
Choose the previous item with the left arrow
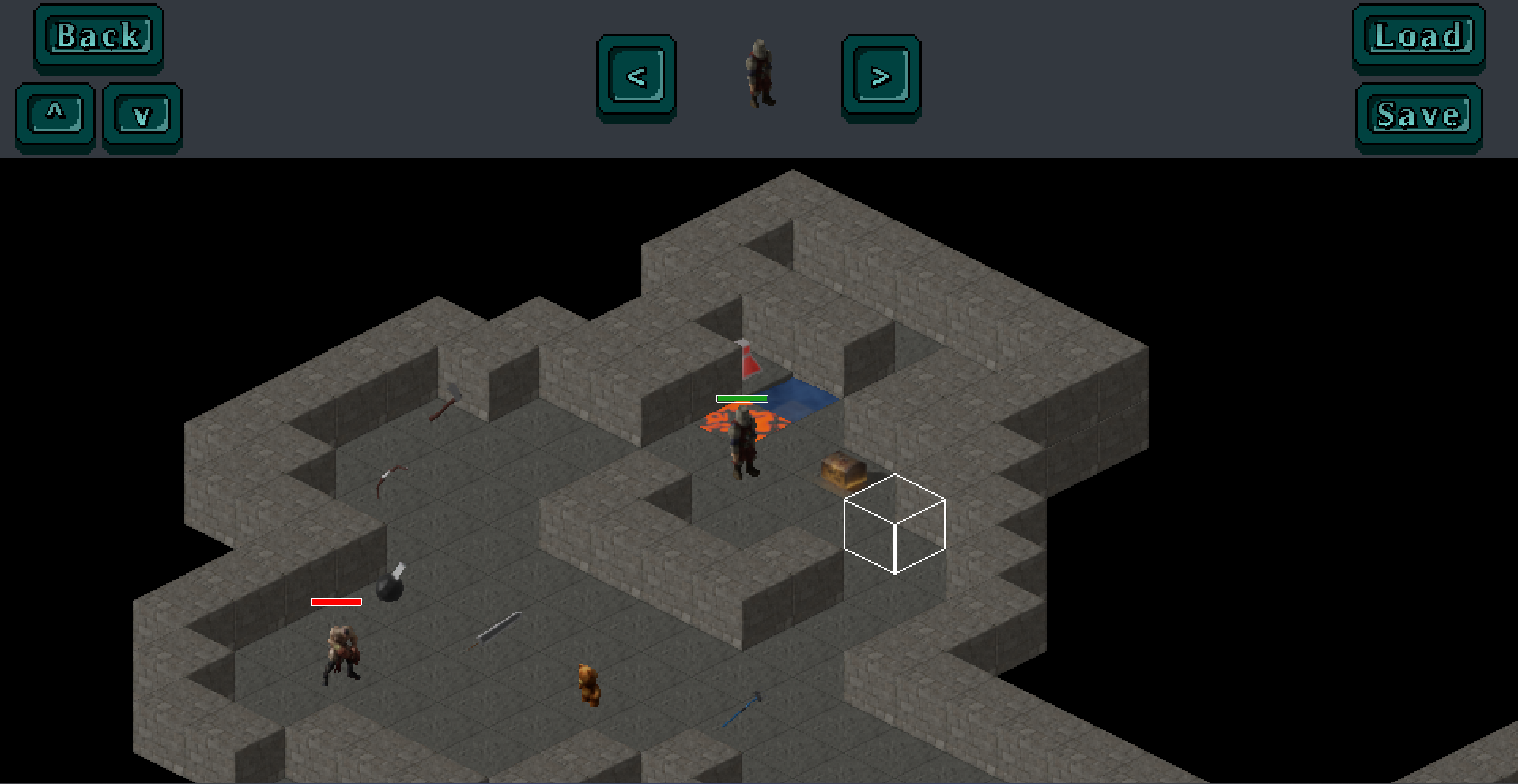pyautogui.click(x=636, y=77)
